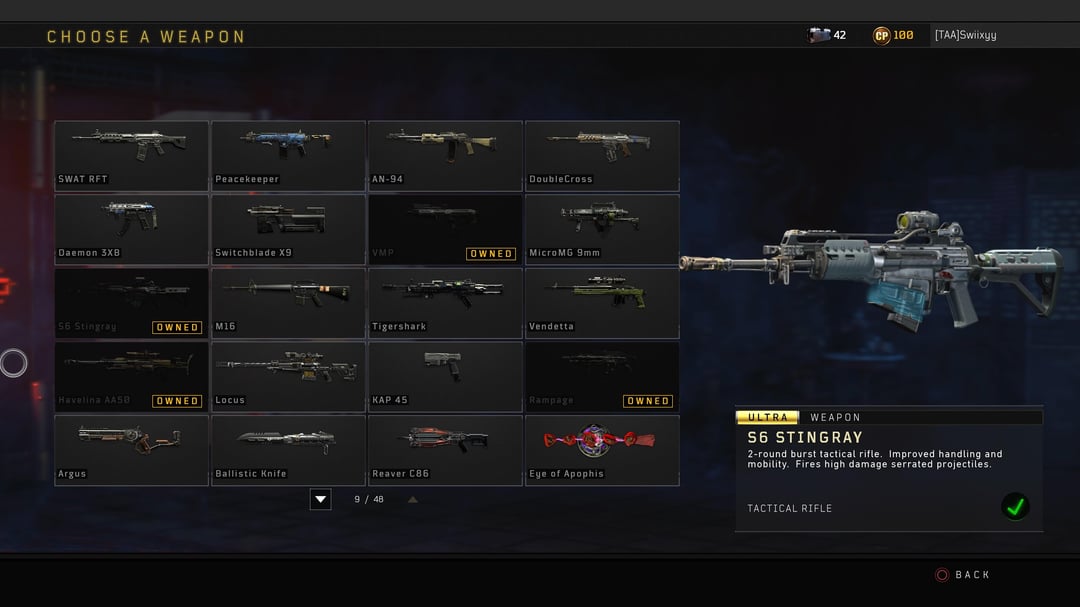Pick the Eye of Apophis item
The height and width of the screenshot is (607, 1080).
(602, 450)
